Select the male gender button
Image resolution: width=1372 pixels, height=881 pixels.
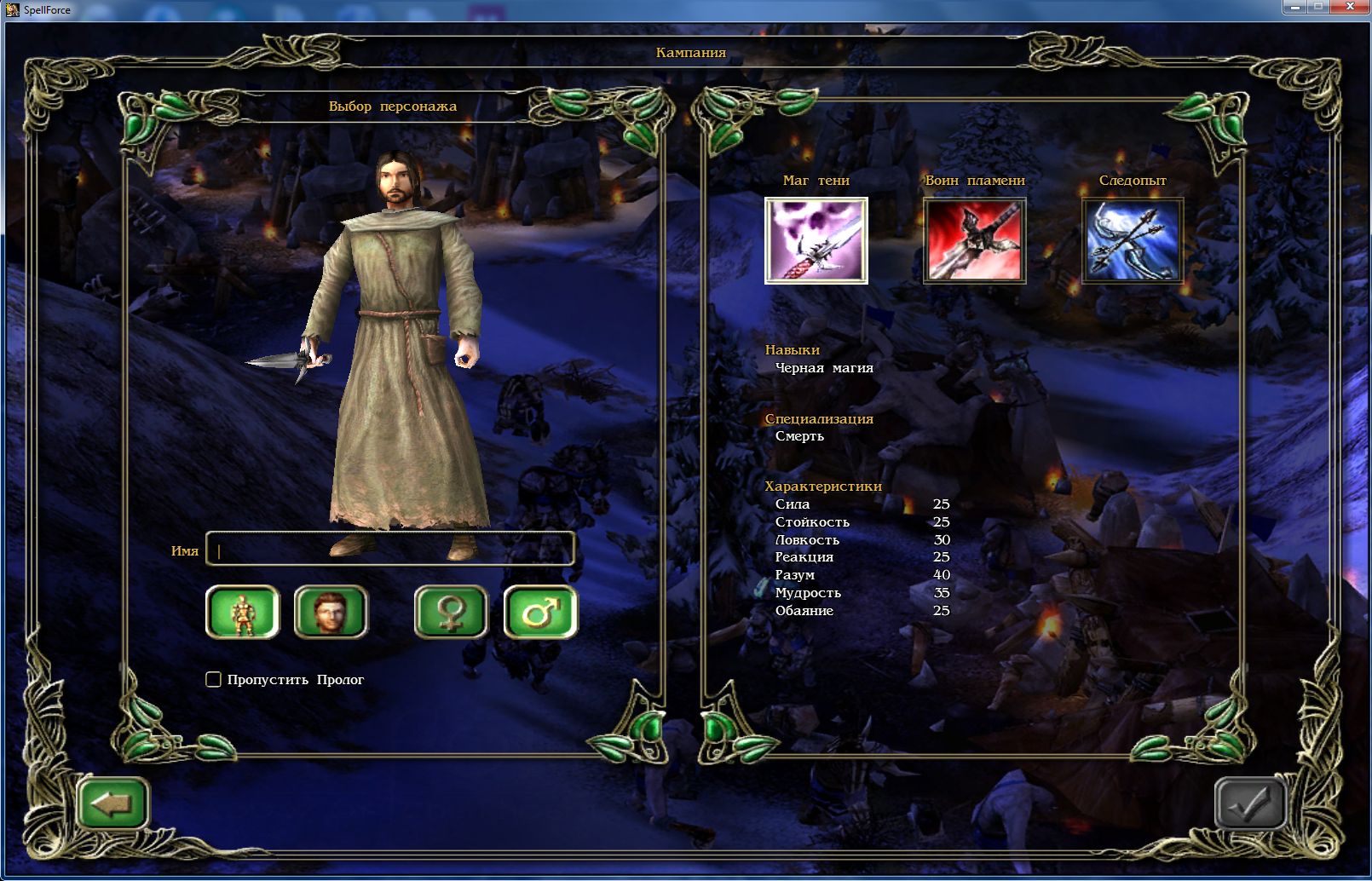click(540, 612)
